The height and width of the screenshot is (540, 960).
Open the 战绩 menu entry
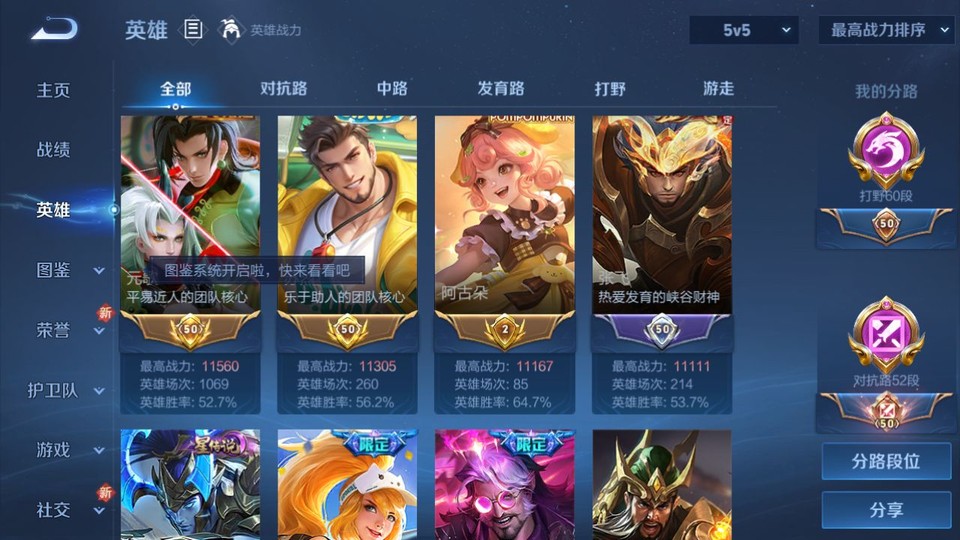(x=54, y=150)
